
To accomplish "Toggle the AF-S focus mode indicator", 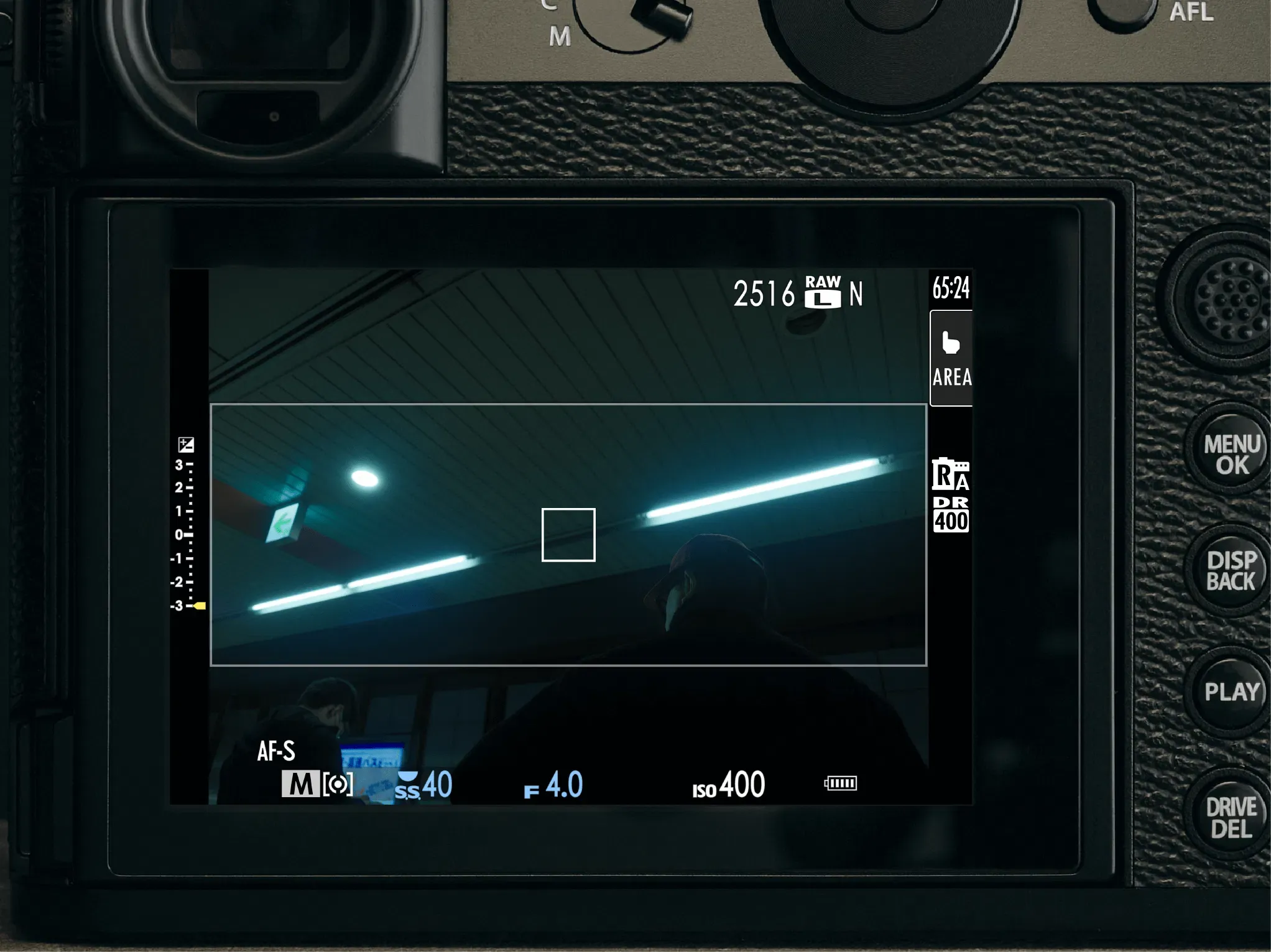I will [277, 752].
